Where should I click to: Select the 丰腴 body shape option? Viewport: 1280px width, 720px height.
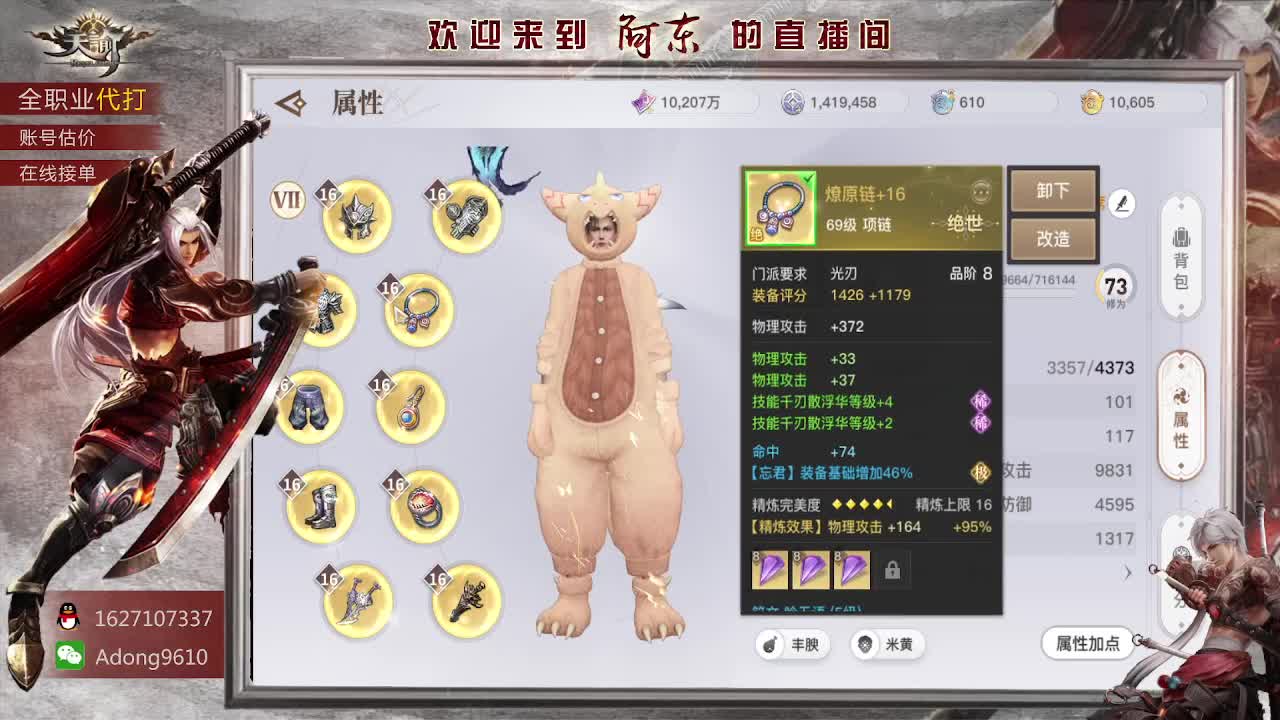[x=791, y=645]
